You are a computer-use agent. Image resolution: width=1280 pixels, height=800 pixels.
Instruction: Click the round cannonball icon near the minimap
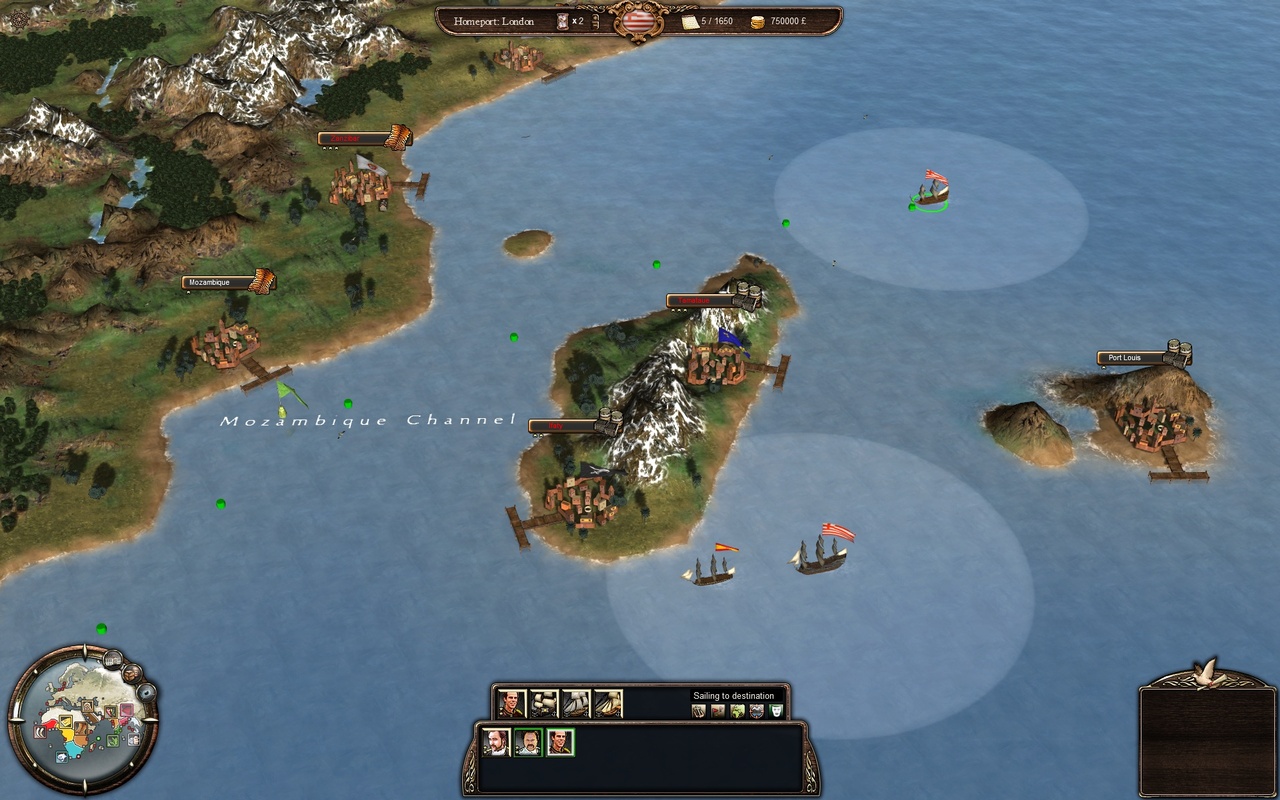146,692
